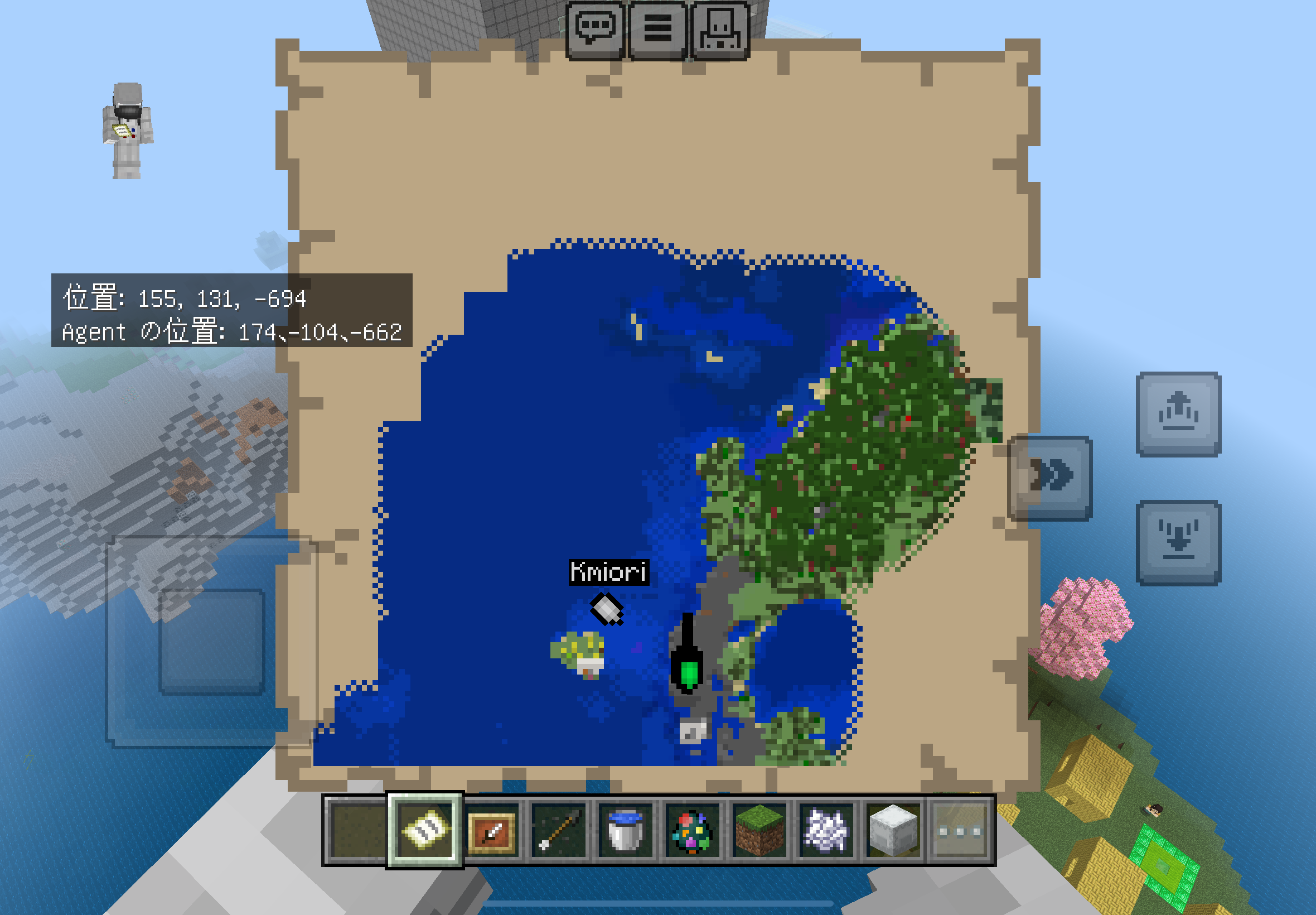
Task: Launch Code Builder with the Agent icon
Action: (720, 28)
